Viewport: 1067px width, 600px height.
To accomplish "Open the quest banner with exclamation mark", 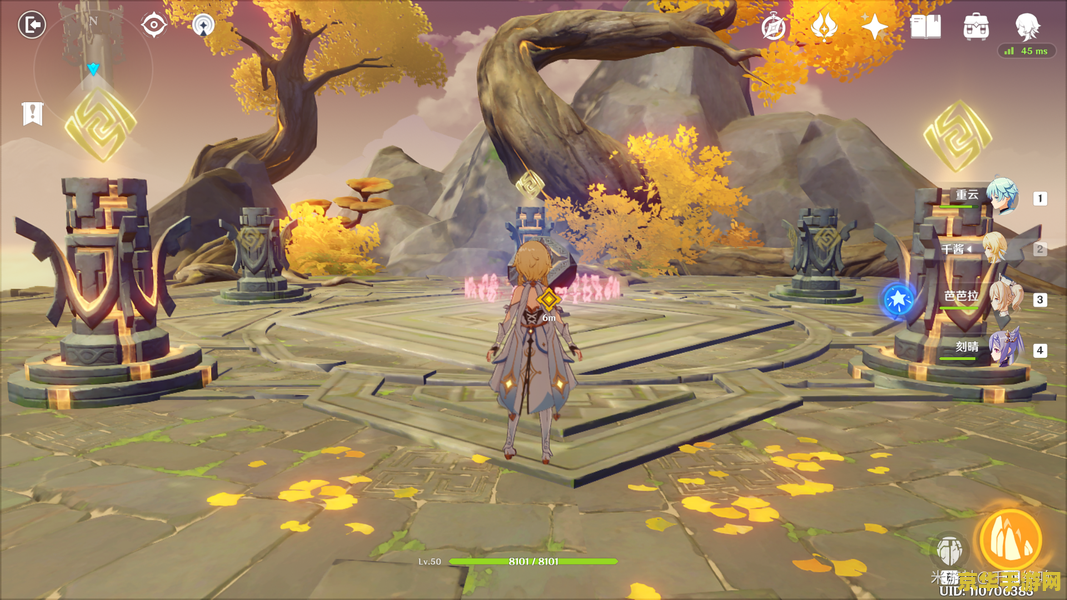I will (33, 113).
